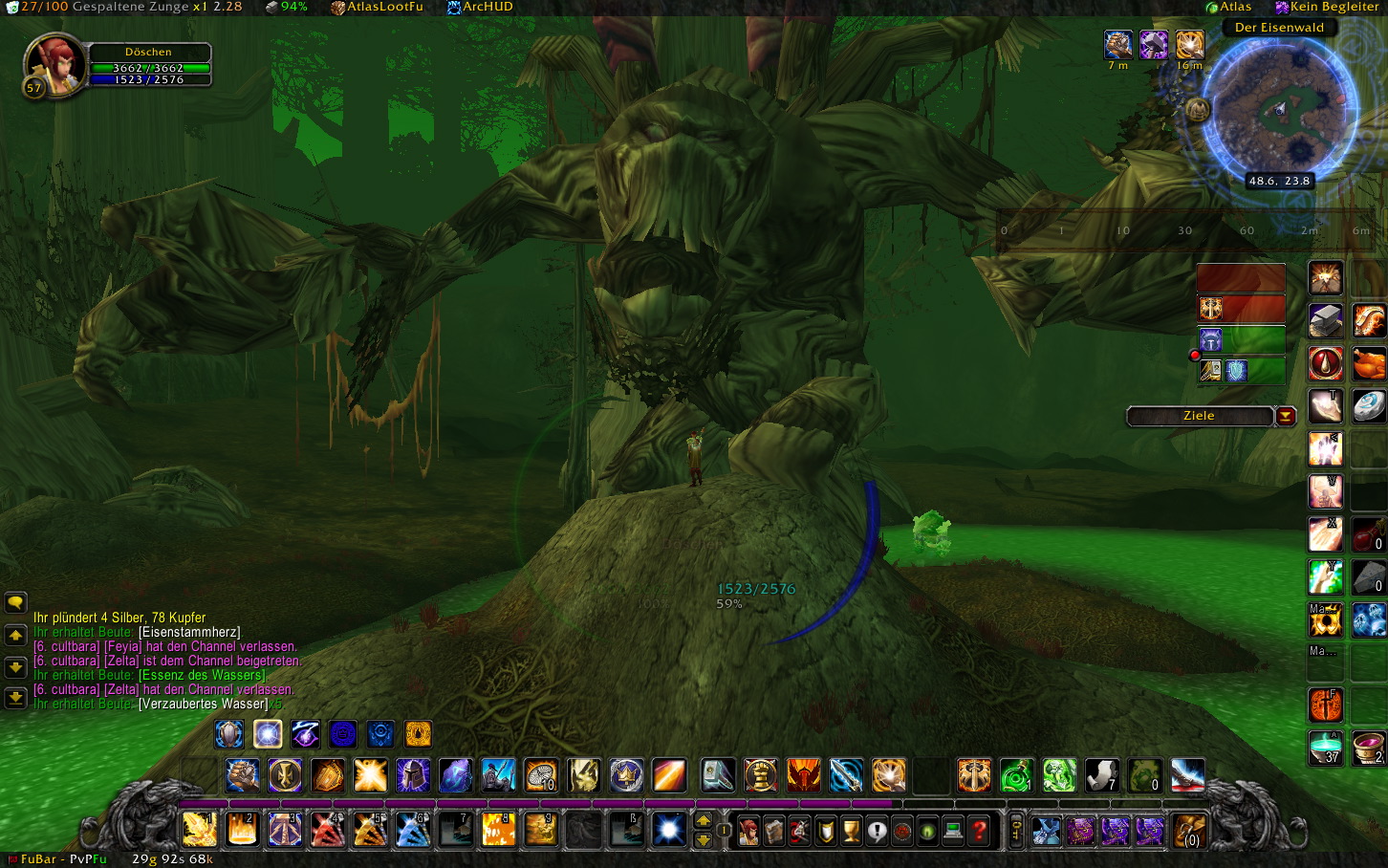Open the keyring button

coord(1017,831)
